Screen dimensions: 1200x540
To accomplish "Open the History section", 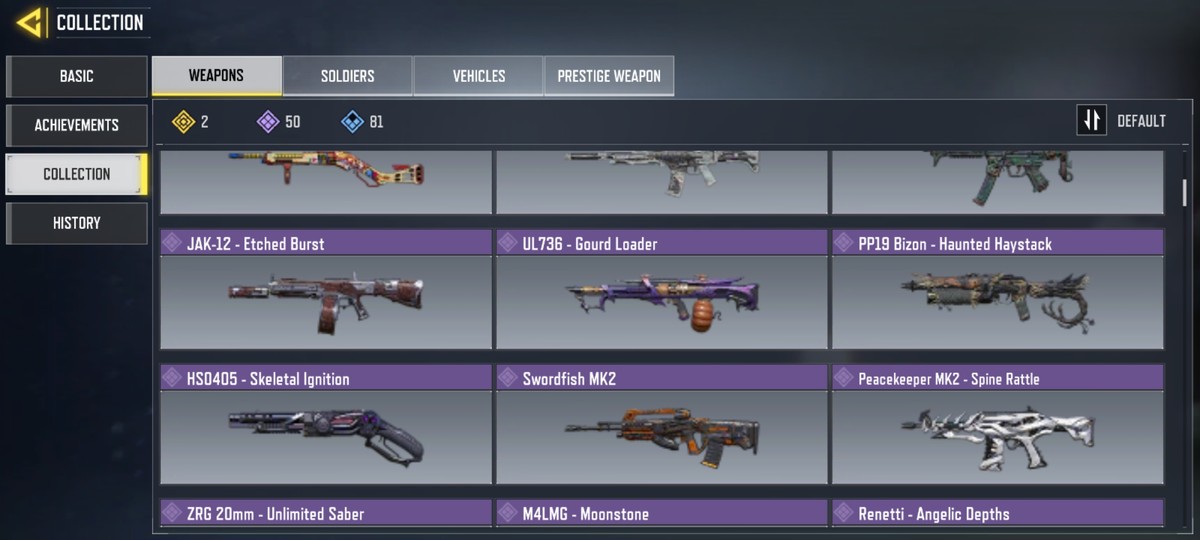I will [x=77, y=223].
